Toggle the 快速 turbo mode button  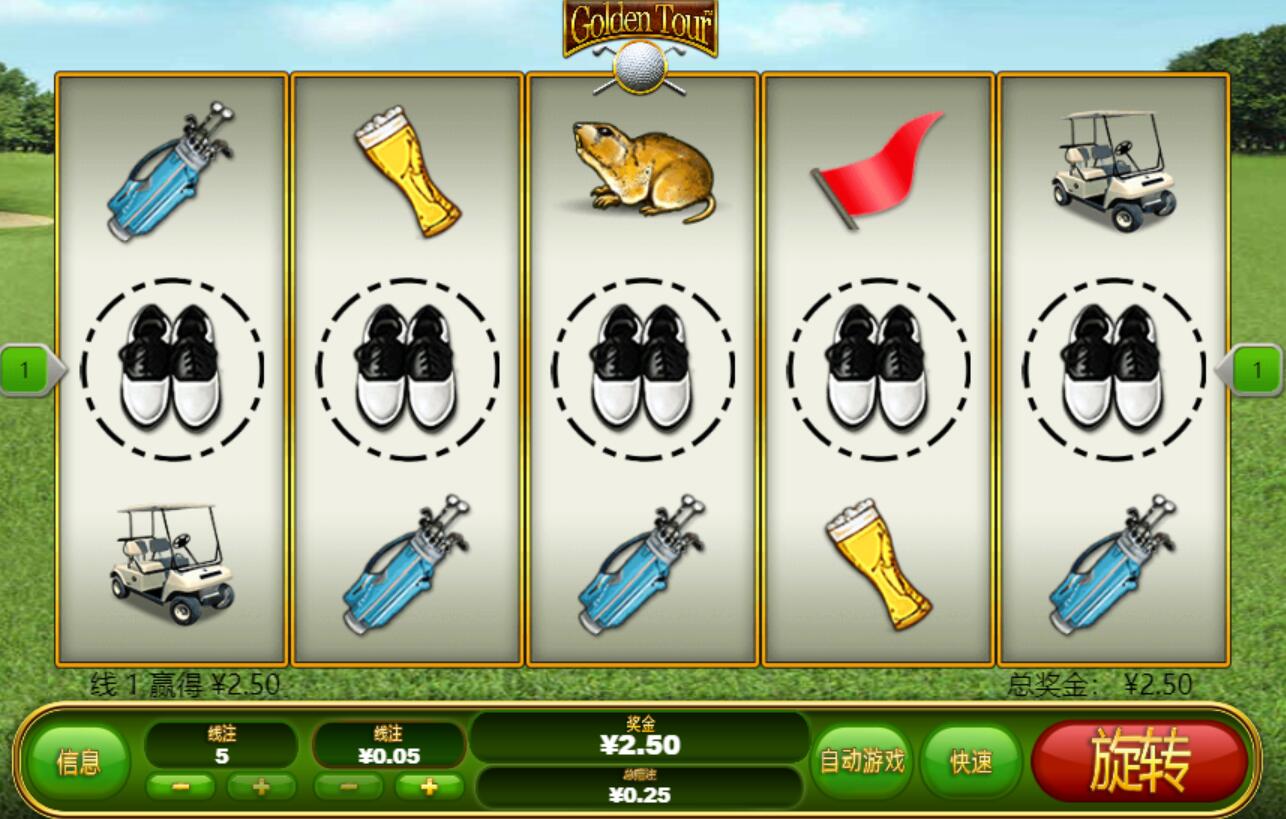[970, 762]
